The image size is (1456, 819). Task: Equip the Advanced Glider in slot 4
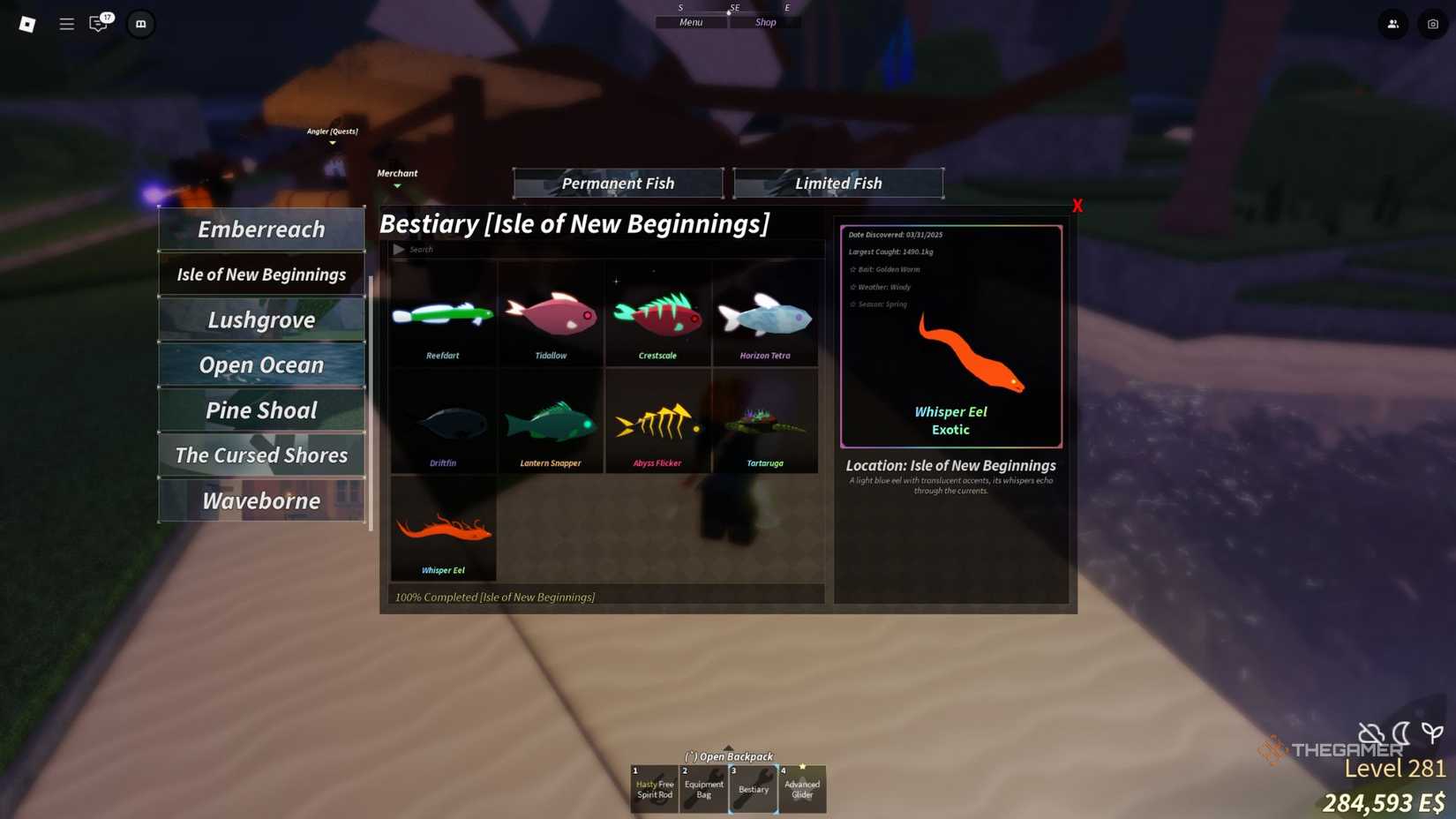(802, 788)
